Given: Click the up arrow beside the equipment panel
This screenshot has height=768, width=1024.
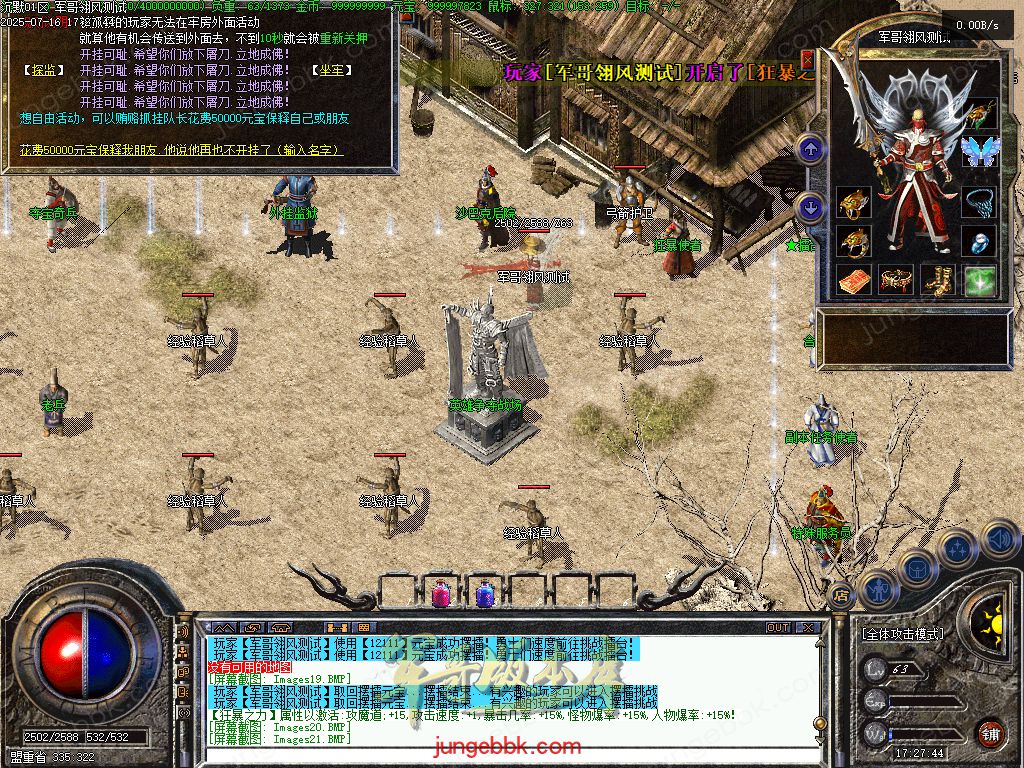Looking at the screenshot, I should (x=811, y=150).
